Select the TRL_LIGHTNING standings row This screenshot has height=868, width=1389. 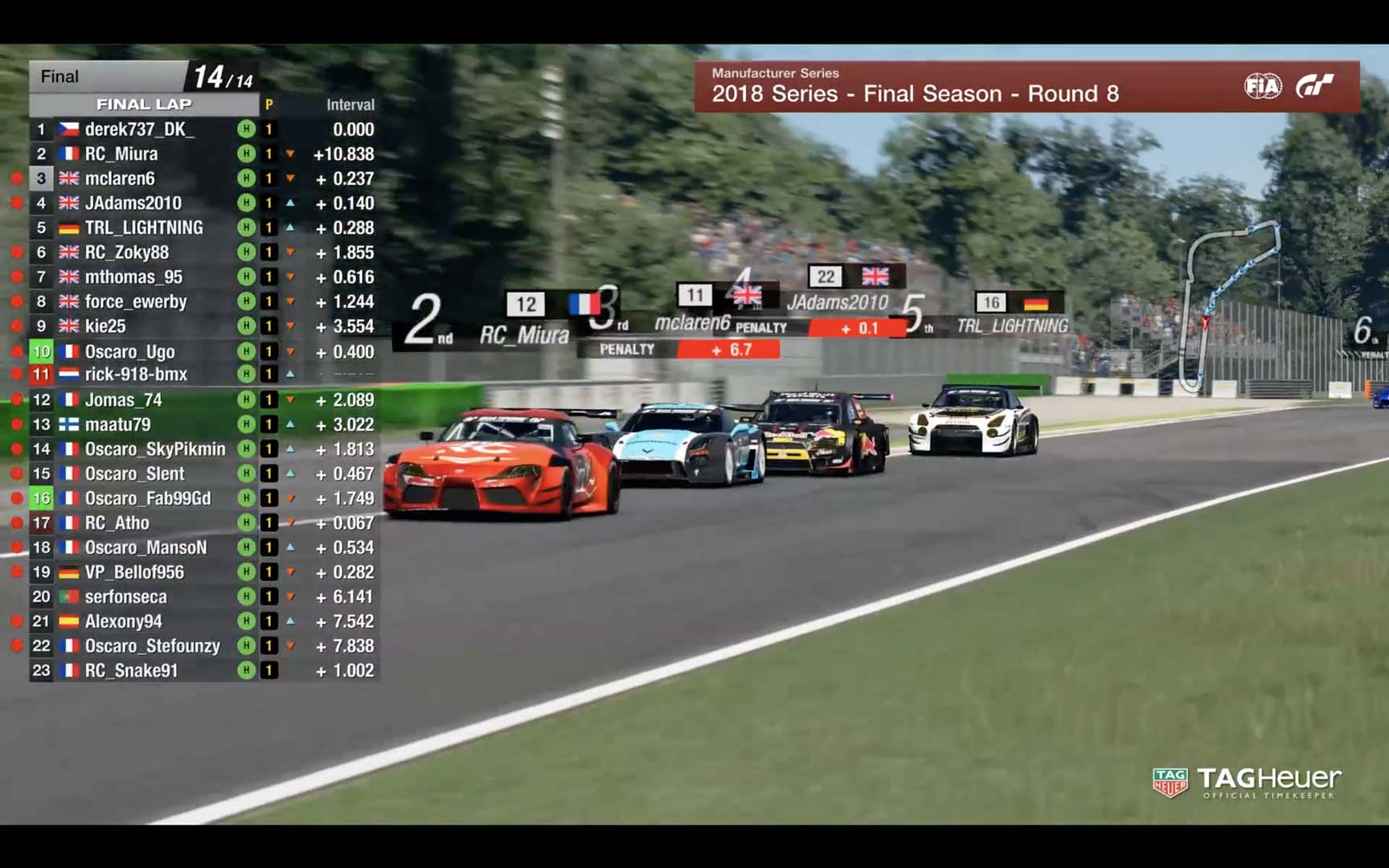[144, 228]
